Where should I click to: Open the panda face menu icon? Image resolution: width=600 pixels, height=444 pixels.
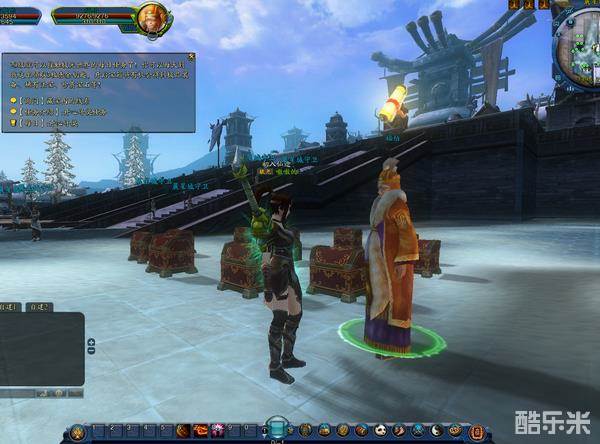tap(379, 430)
